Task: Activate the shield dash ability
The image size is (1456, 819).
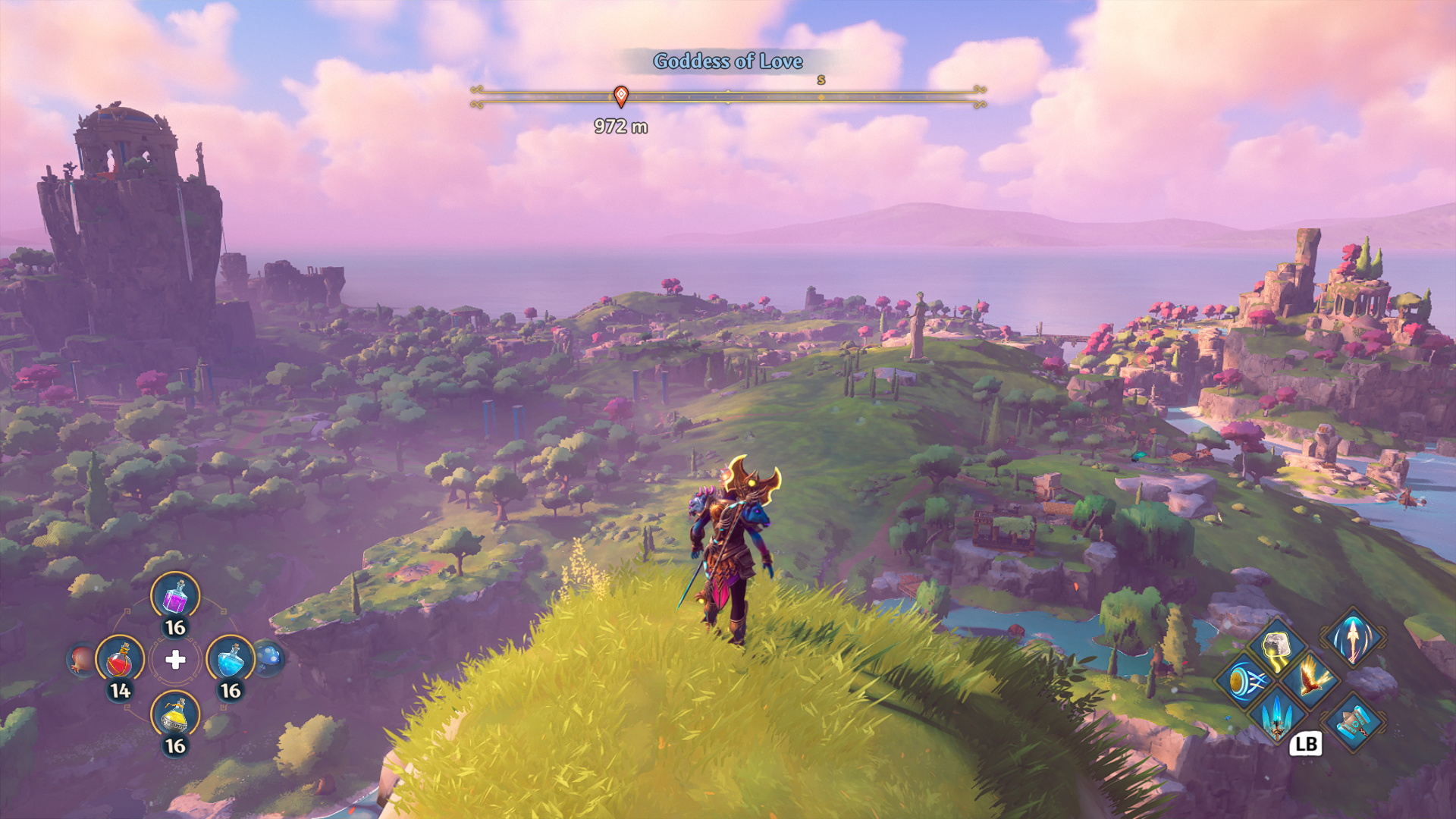Action: pyautogui.click(x=1244, y=681)
